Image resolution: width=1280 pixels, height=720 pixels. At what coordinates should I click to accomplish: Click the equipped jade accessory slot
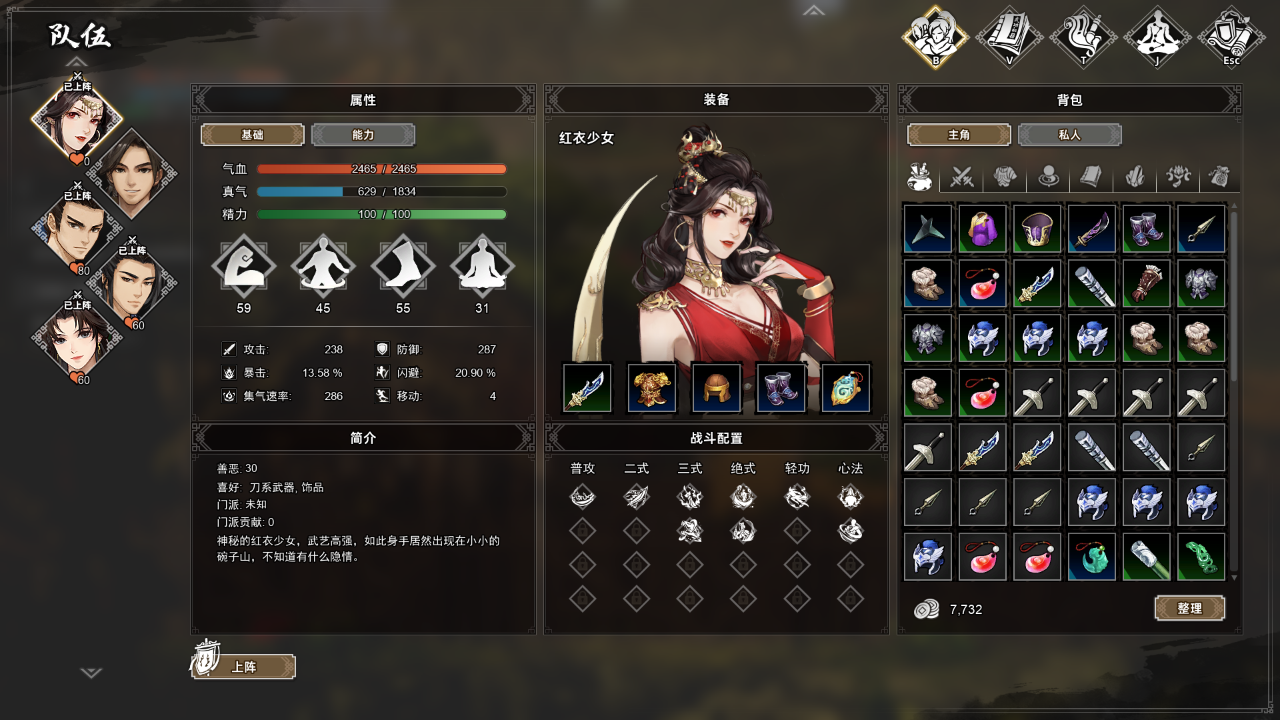[846, 388]
